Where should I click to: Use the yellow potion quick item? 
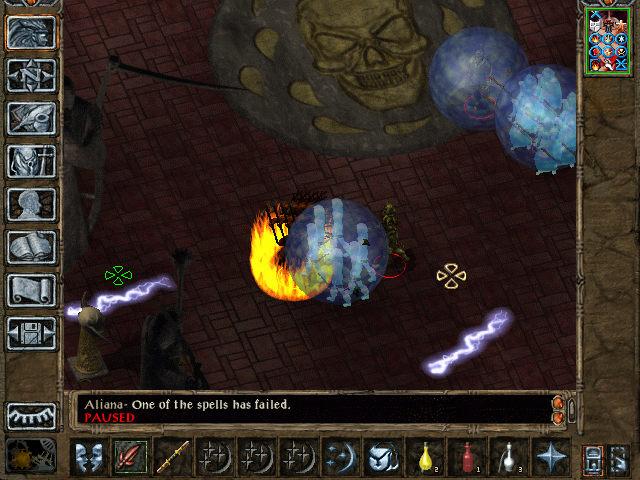[x=424, y=457]
